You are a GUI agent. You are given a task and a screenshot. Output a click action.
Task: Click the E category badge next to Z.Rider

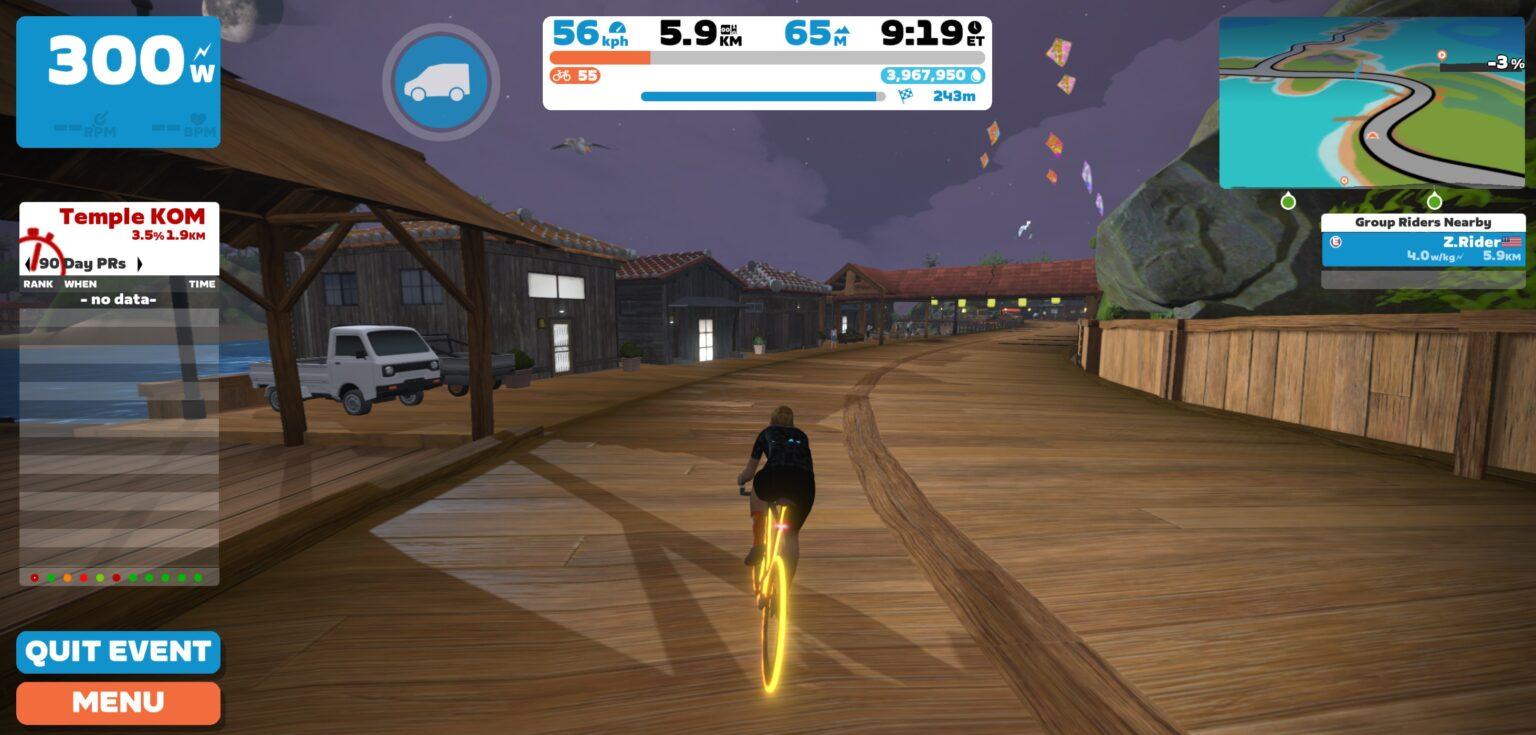[1334, 241]
